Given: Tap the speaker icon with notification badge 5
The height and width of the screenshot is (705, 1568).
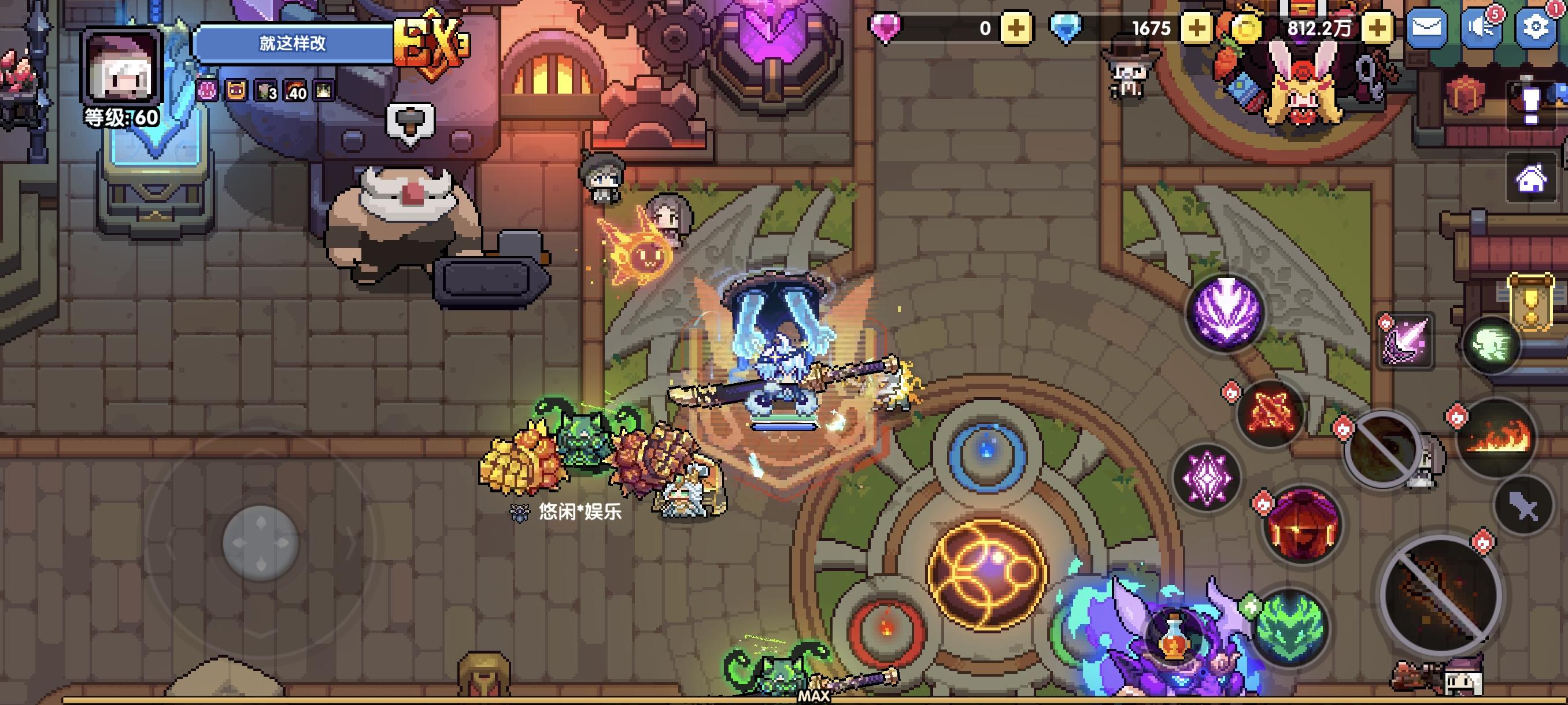Looking at the screenshot, I should click(x=1482, y=27).
